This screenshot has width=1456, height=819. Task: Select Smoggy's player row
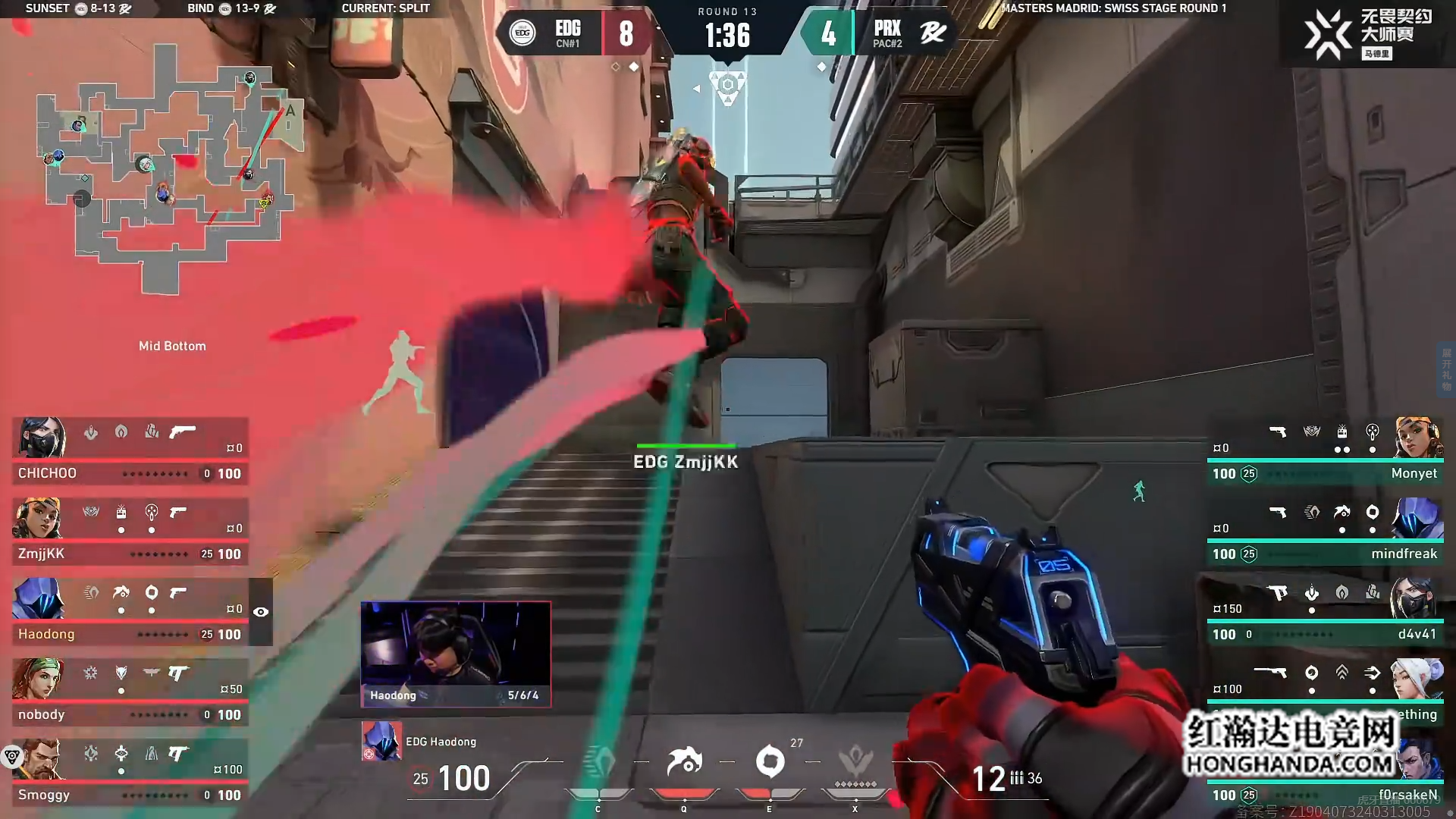(130, 772)
